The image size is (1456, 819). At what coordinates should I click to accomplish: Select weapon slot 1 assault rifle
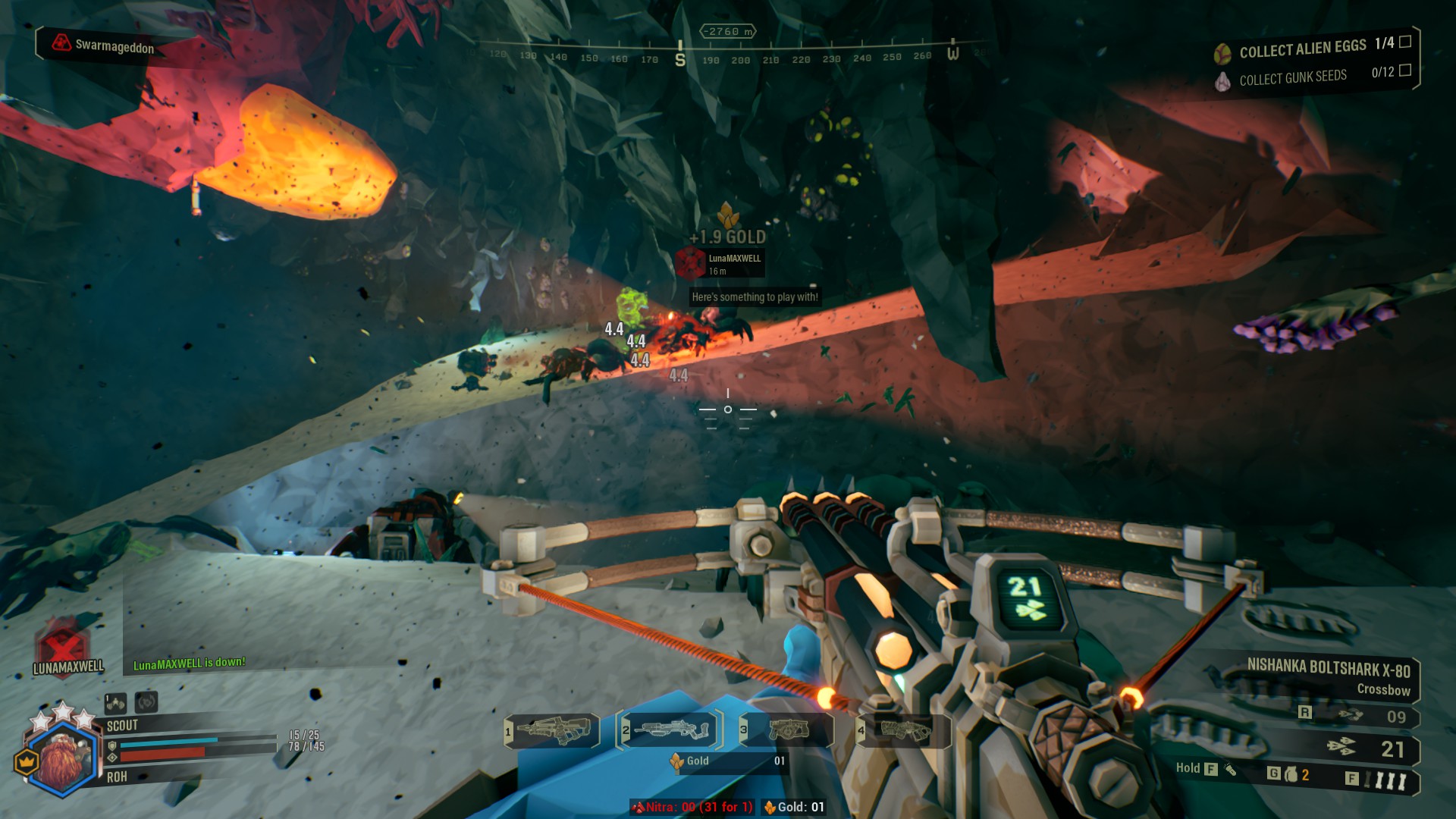click(553, 730)
